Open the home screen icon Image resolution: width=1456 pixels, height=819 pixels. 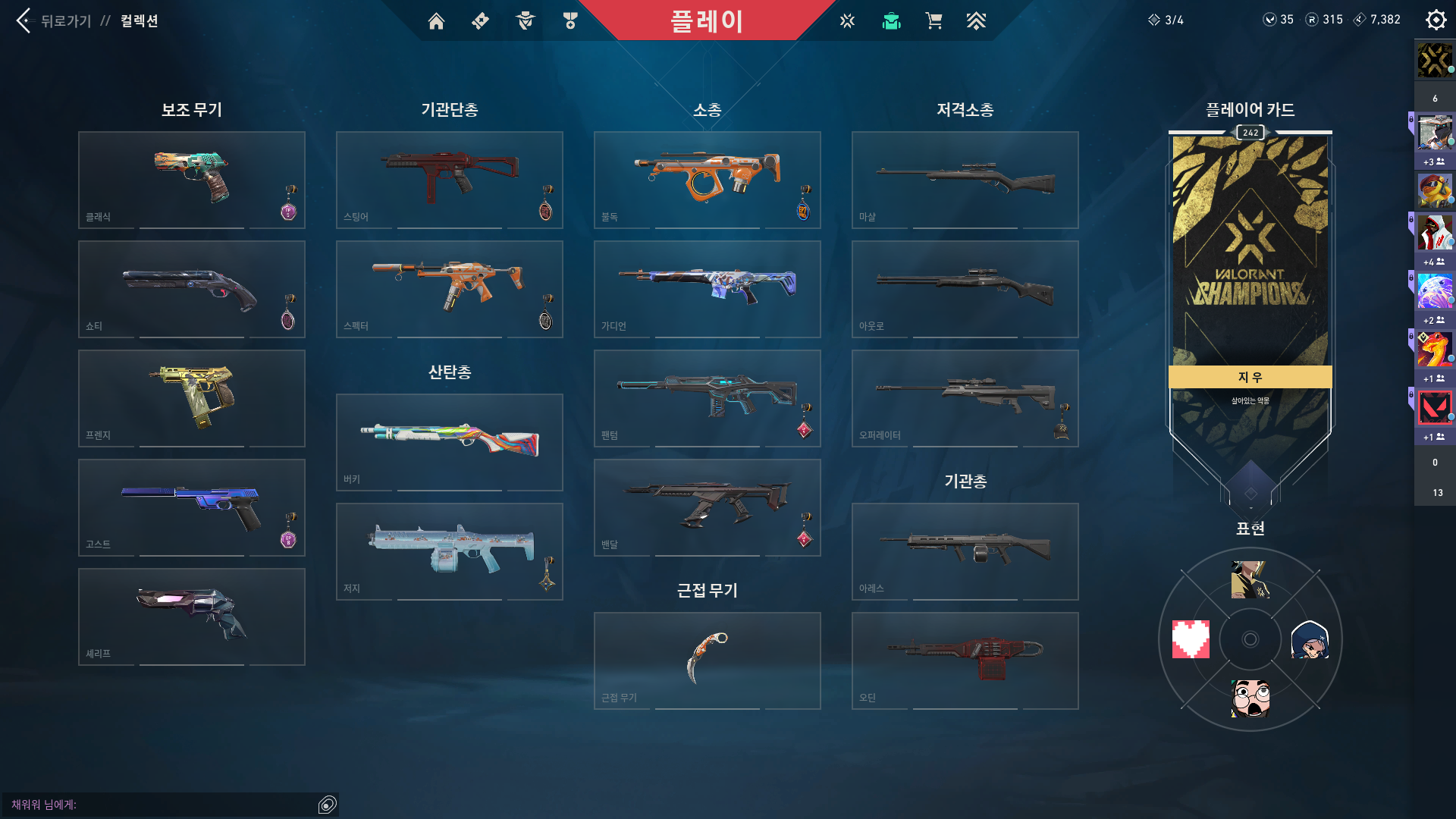click(436, 20)
